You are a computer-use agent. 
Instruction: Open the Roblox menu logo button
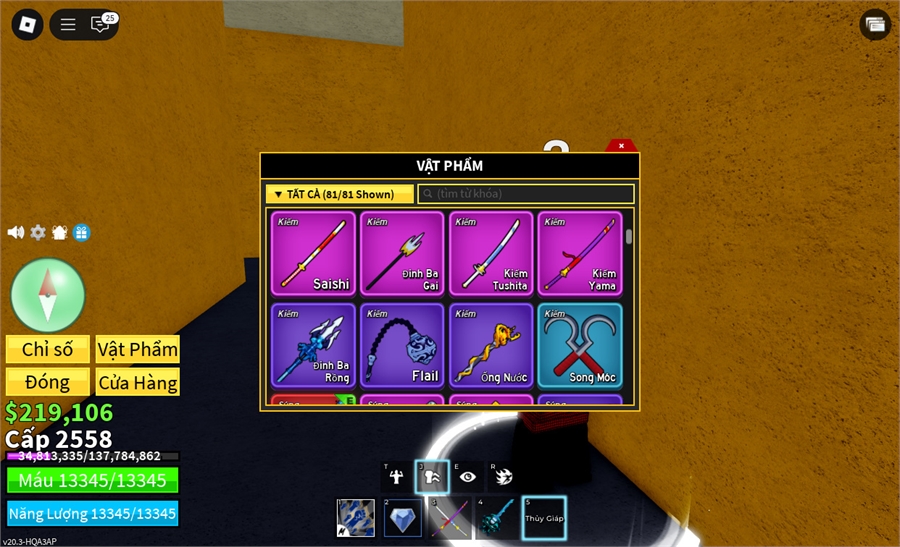[27, 25]
